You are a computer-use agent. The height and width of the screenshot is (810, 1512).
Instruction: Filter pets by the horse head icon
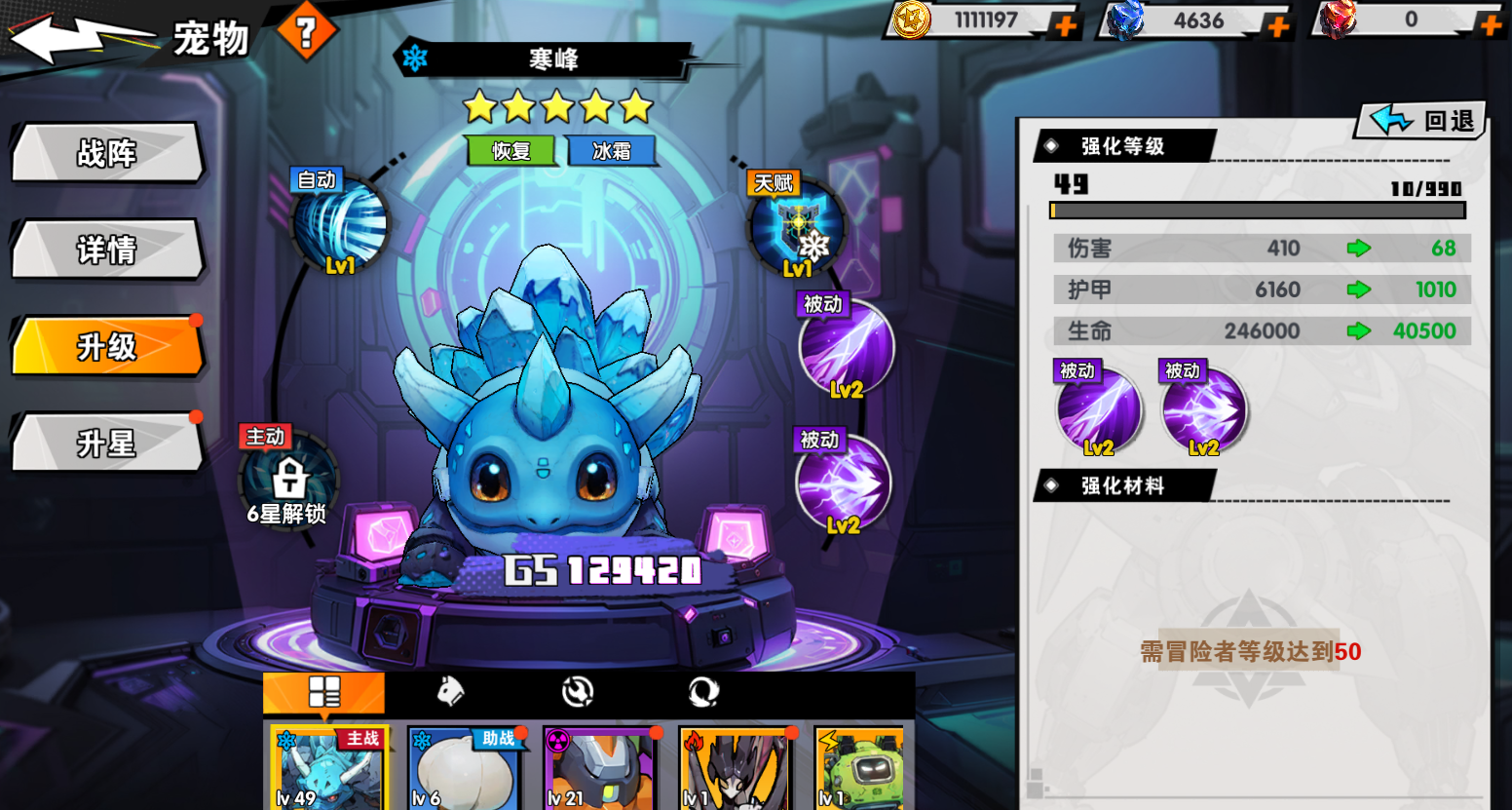(x=449, y=692)
